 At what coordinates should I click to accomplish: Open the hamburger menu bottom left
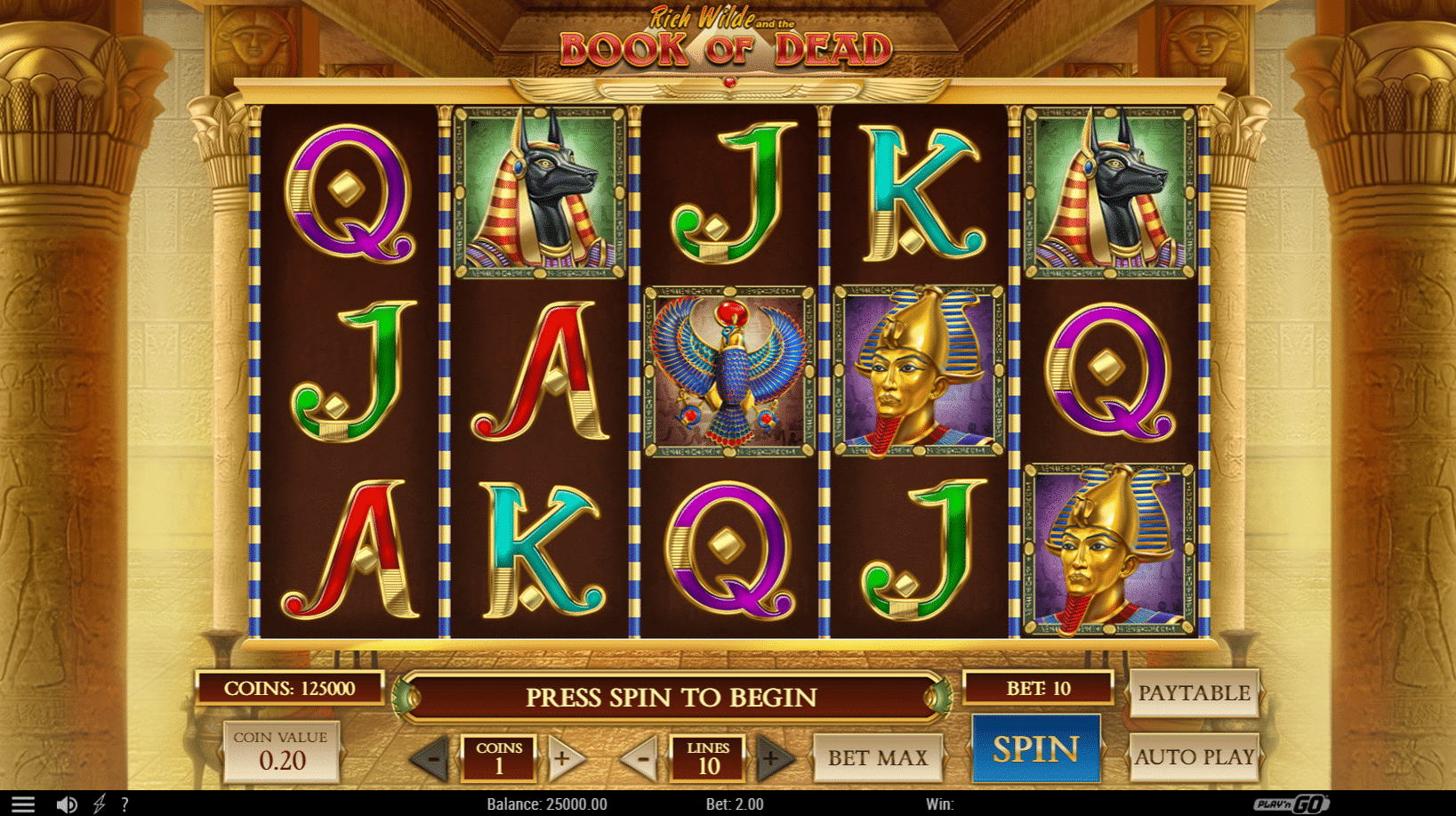point(23,803)
